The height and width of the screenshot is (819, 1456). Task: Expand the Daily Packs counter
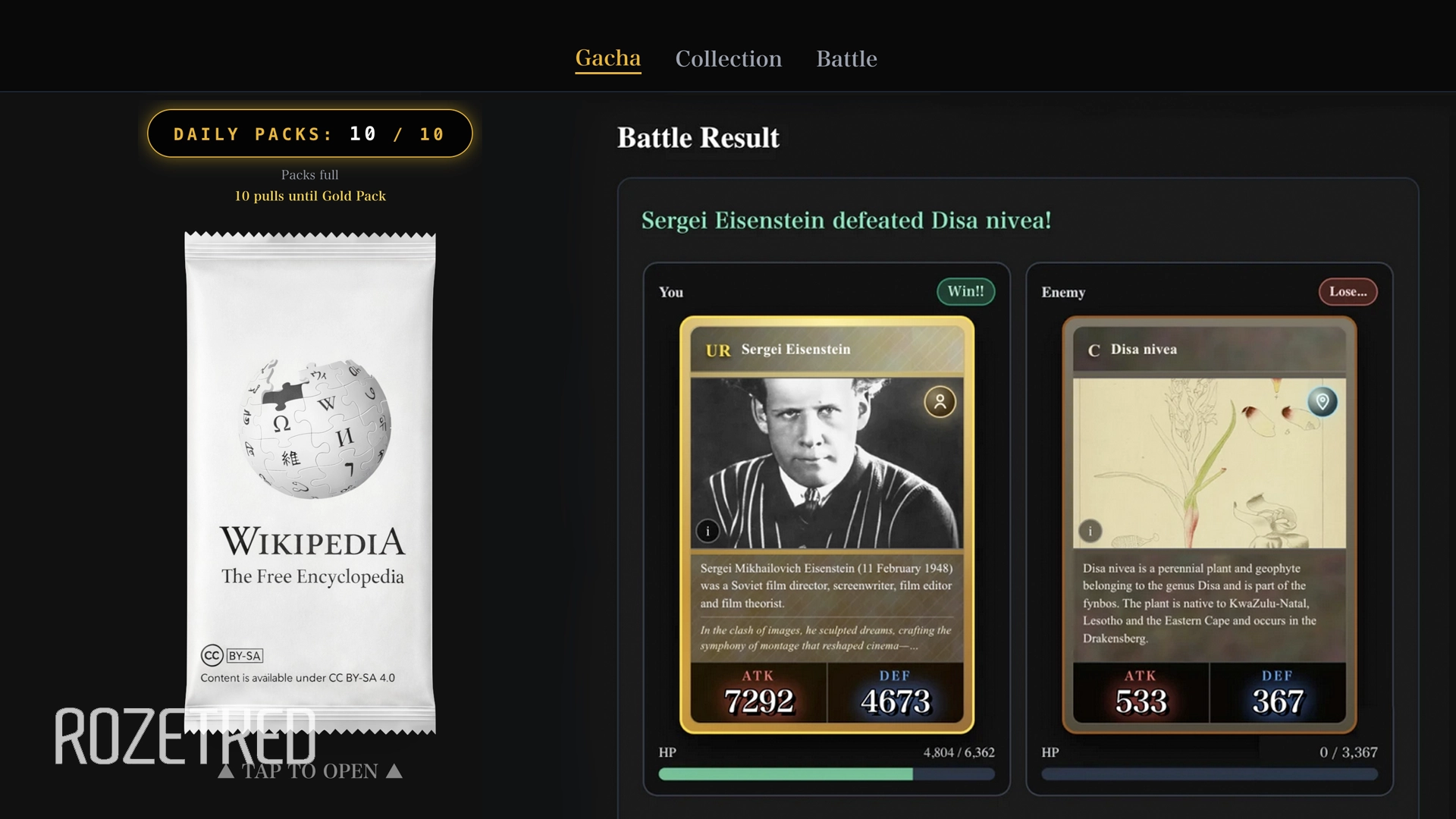pyautogui.click(x=309, y=133)
